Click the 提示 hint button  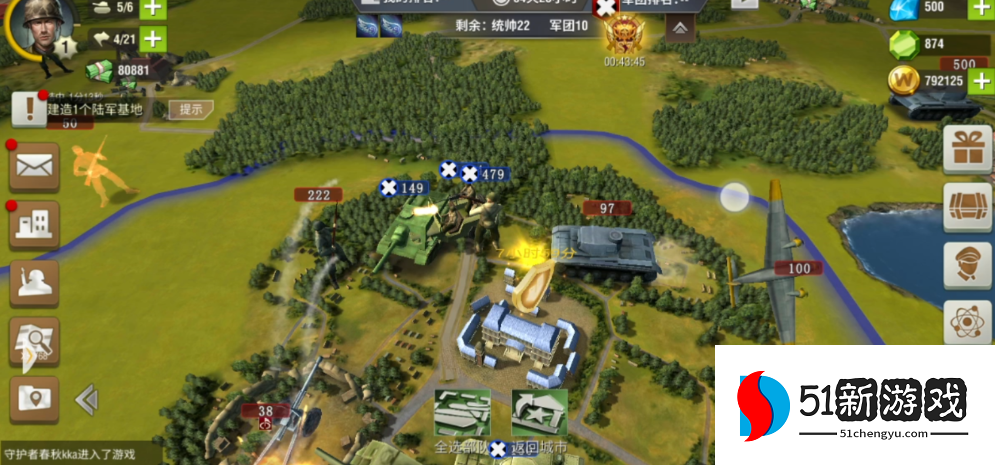tap(190, 109)
